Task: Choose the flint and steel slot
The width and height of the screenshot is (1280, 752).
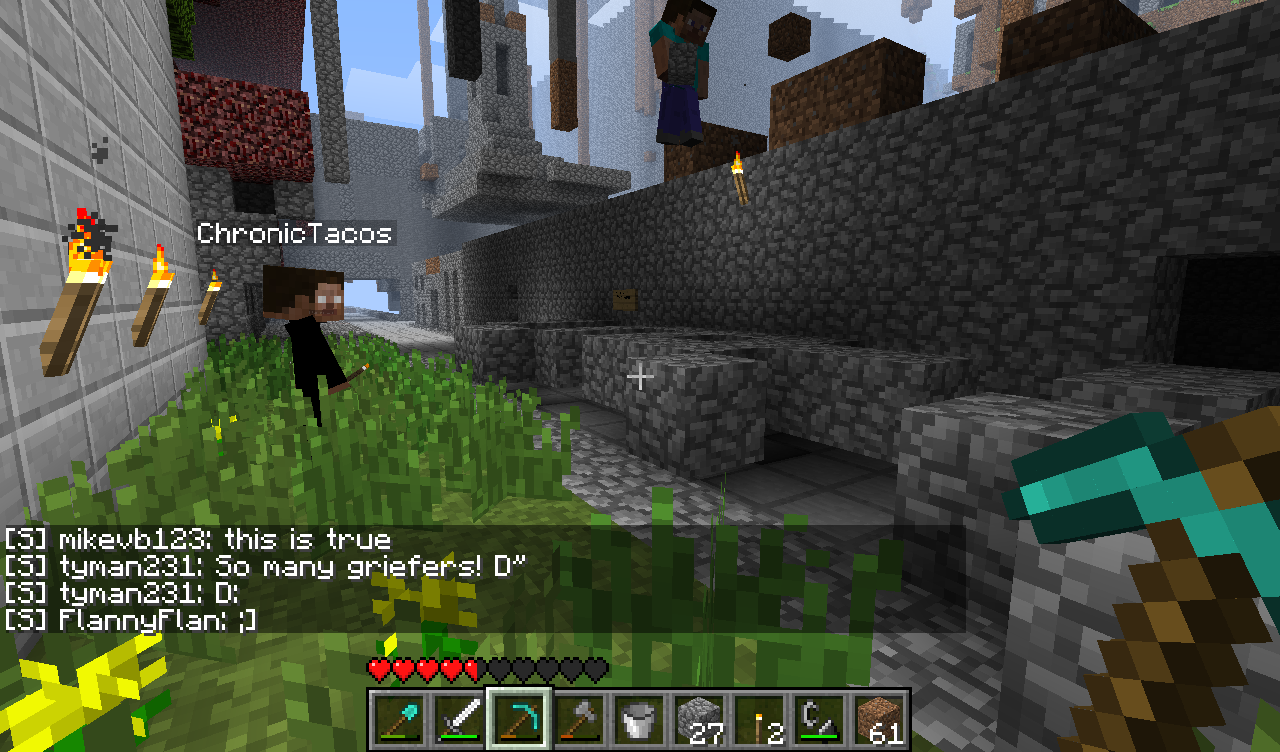Action: [819, 719]
